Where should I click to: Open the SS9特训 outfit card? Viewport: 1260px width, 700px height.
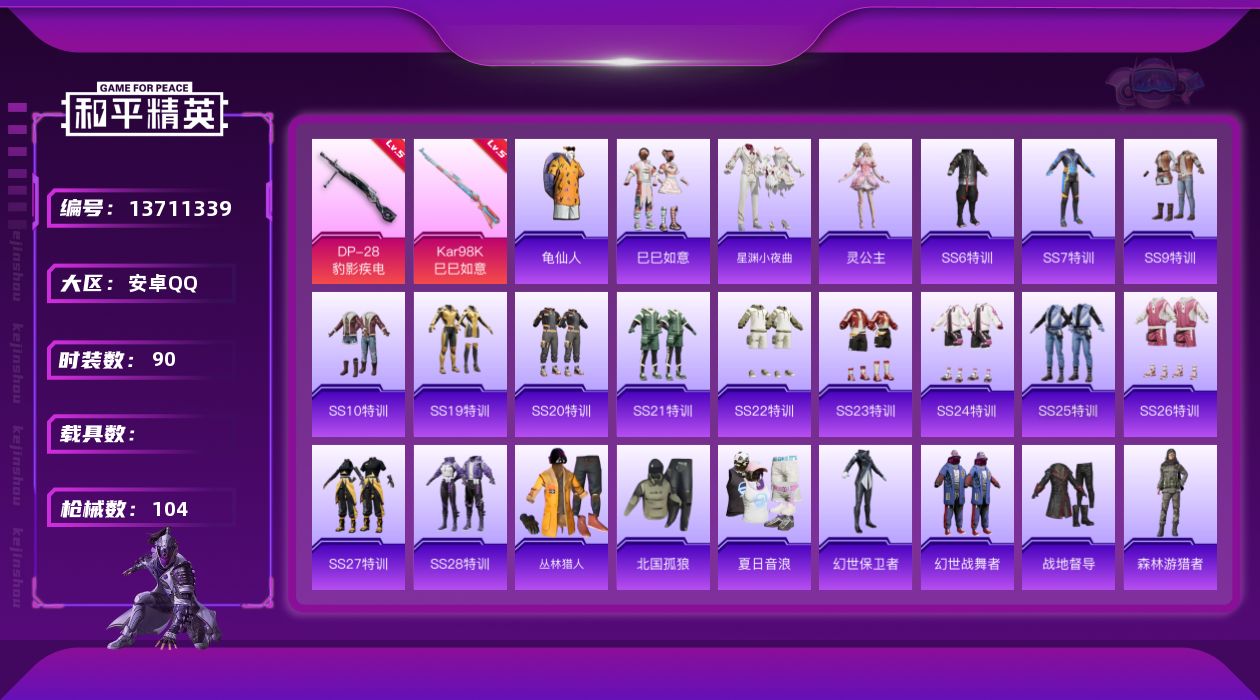point(1170,211)
